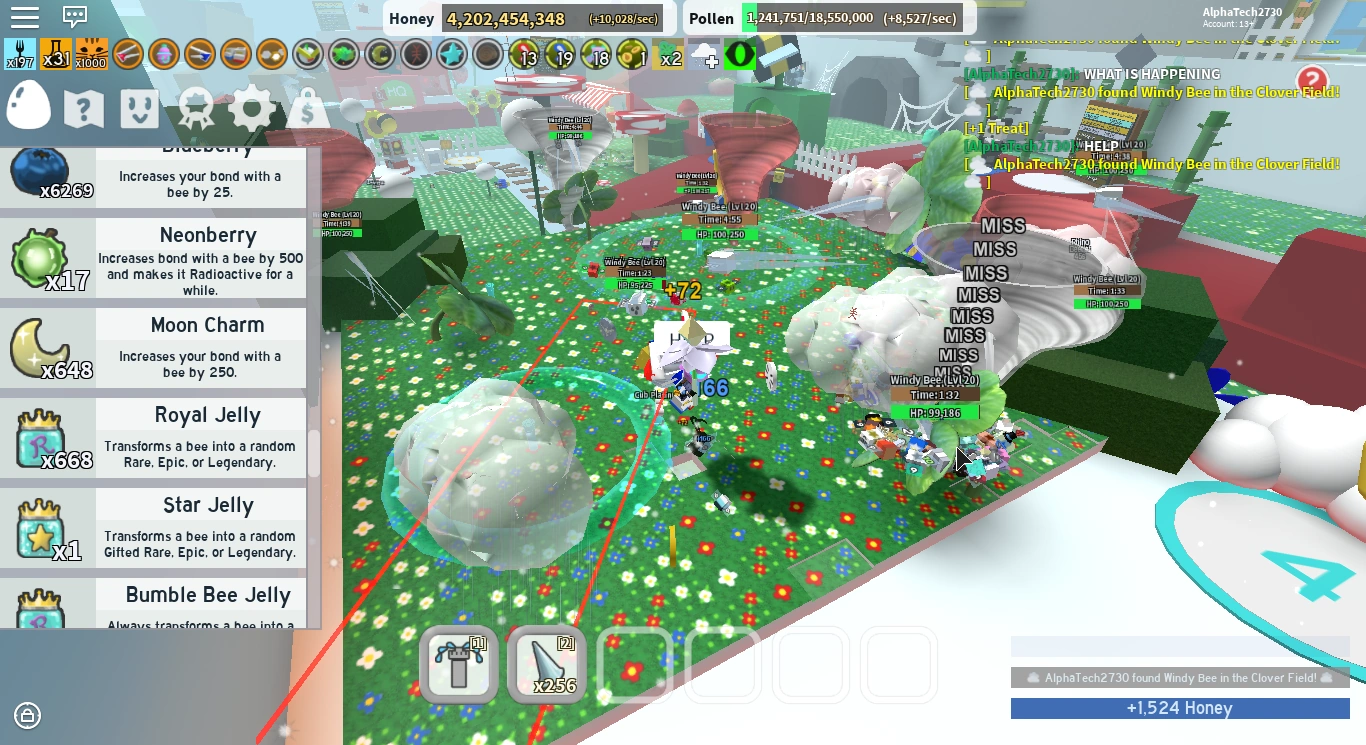The height and width of the screenshot is (745, 1366).
Task: Open the map with question mark icon
Action: (84, 109)
